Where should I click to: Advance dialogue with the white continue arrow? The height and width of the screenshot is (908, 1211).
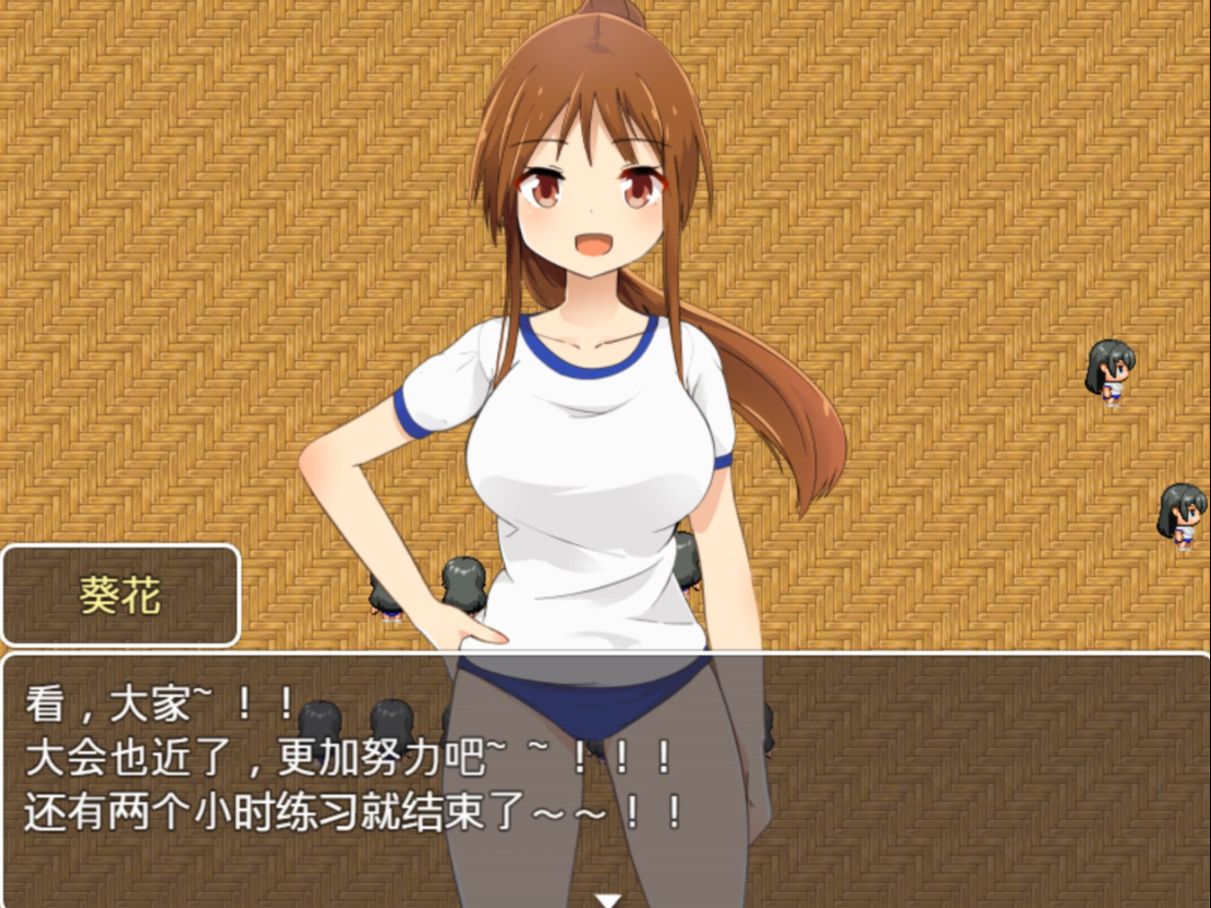pyautogui.click(x=607, y=900)
